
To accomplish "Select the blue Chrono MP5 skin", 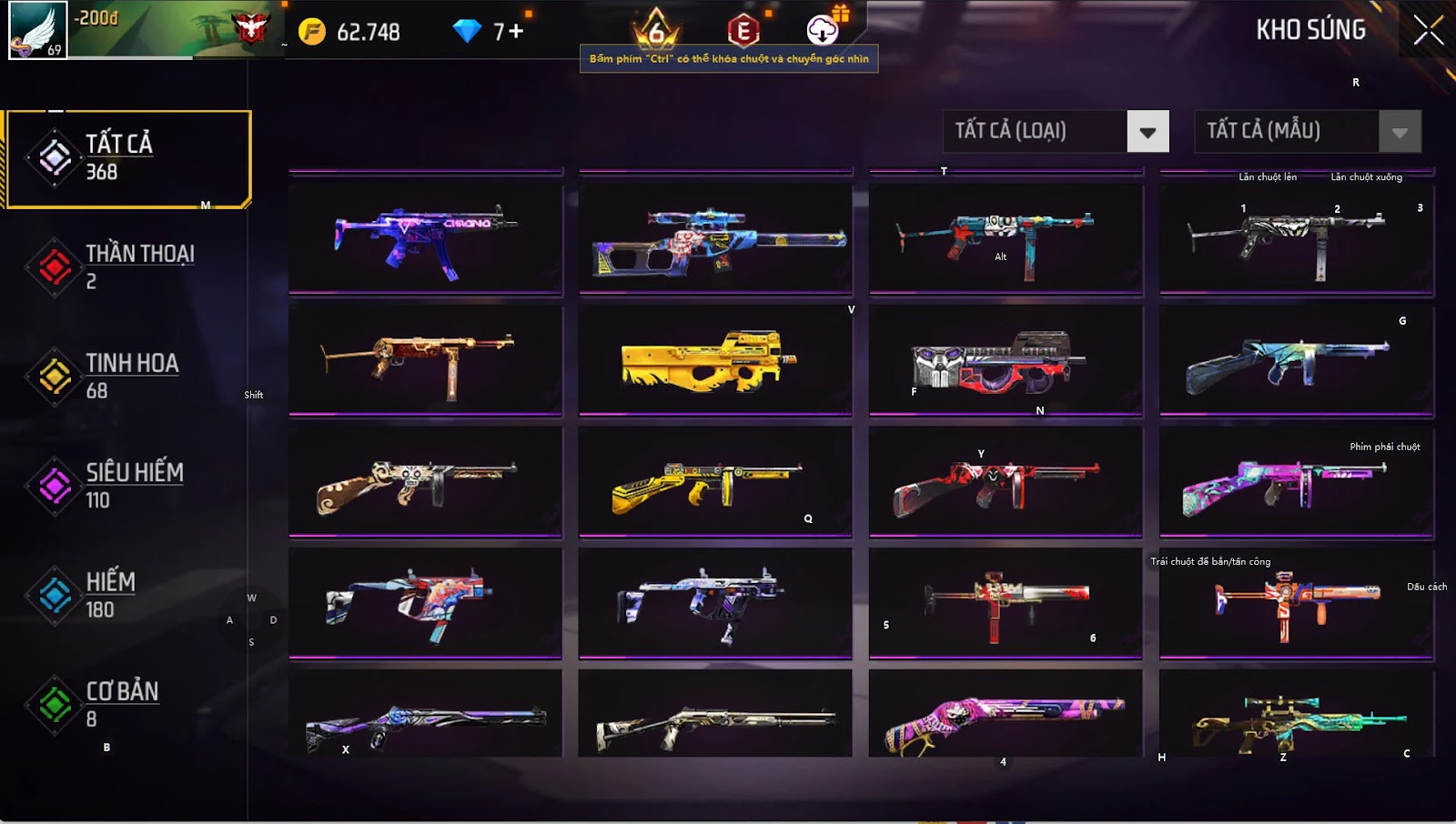I will coord(425,239).
